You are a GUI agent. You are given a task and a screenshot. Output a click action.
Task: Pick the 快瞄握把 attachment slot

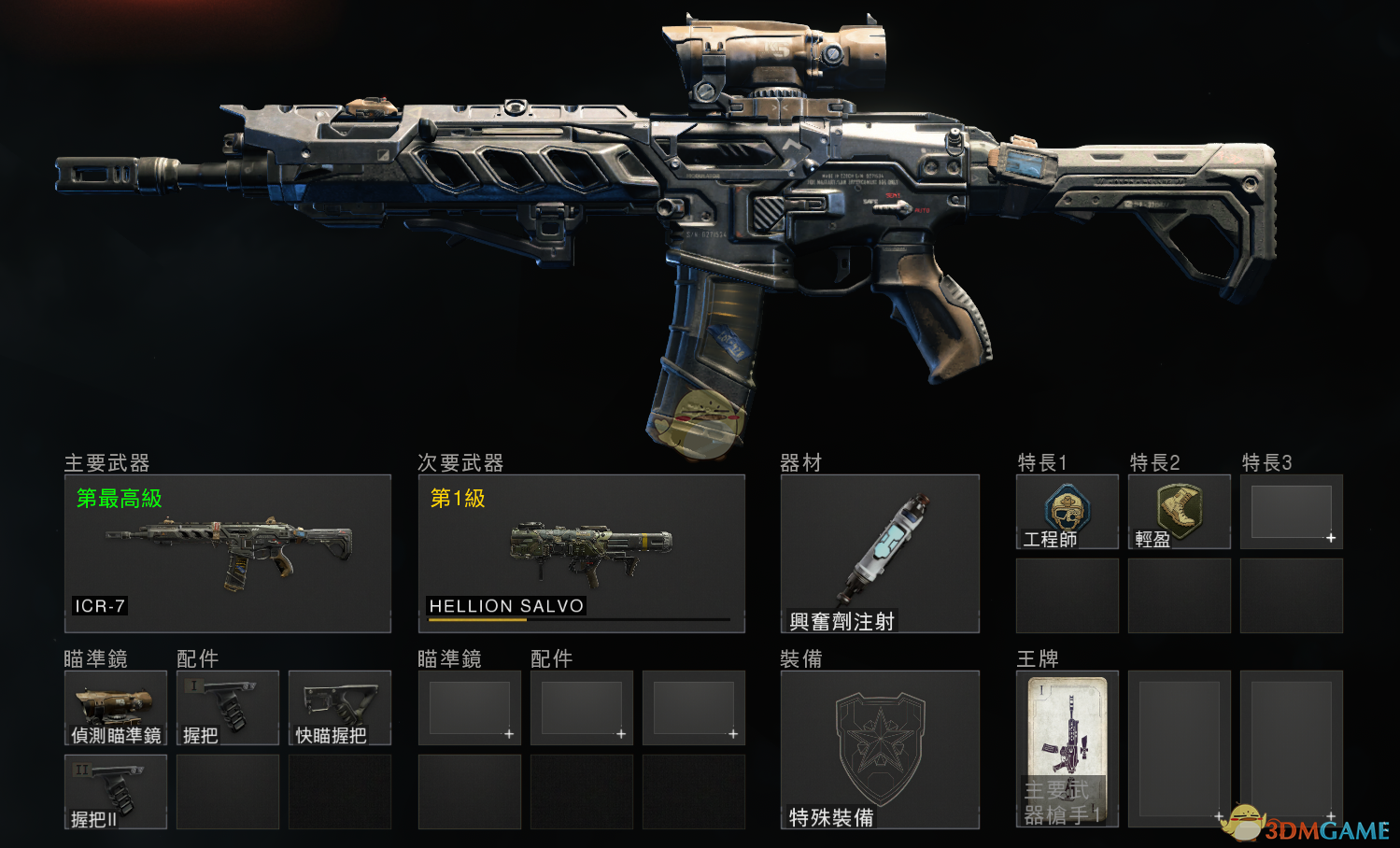pyautogui.click(x=339, y=708)
